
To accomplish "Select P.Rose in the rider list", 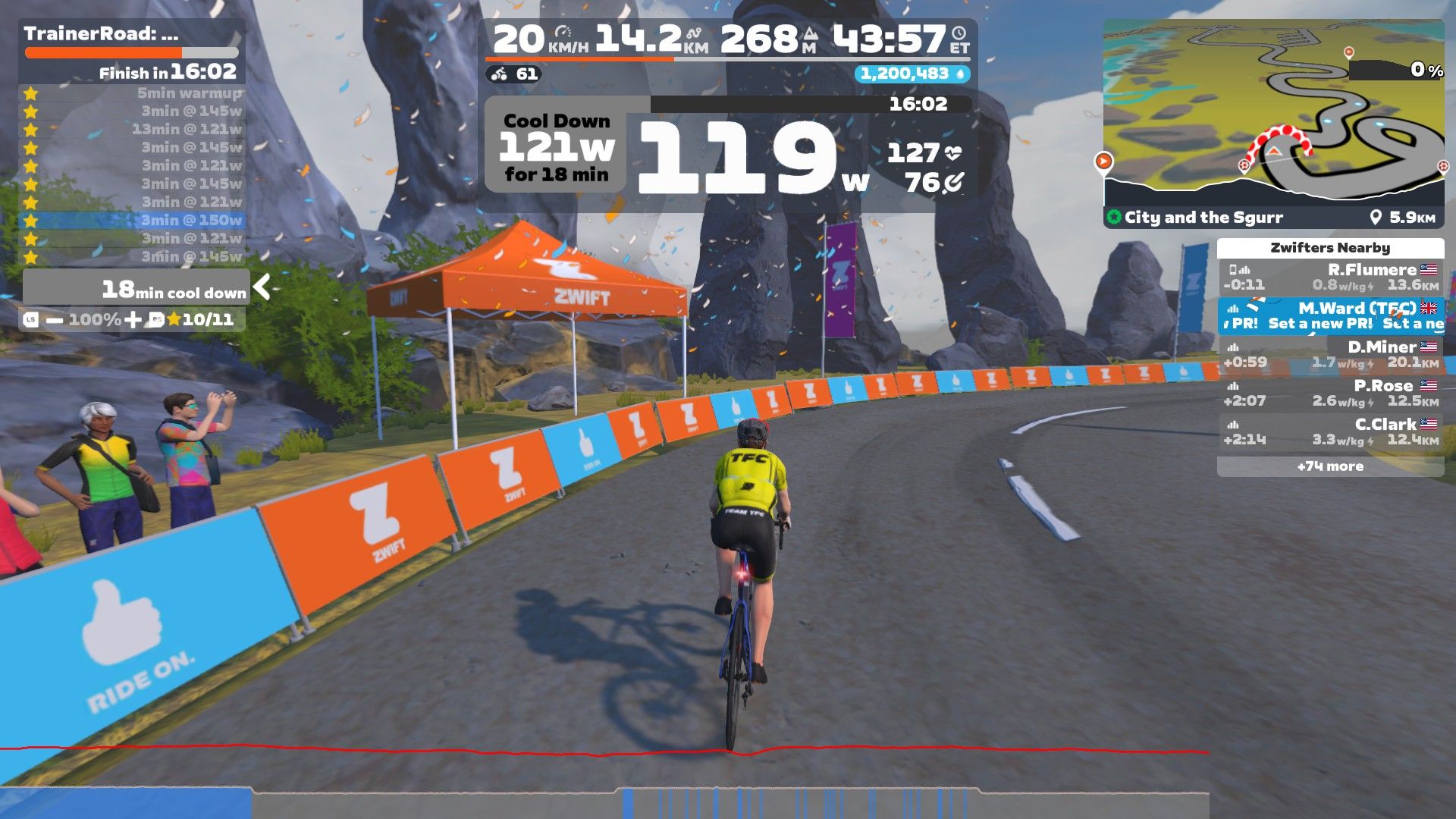I will 1330,394.
